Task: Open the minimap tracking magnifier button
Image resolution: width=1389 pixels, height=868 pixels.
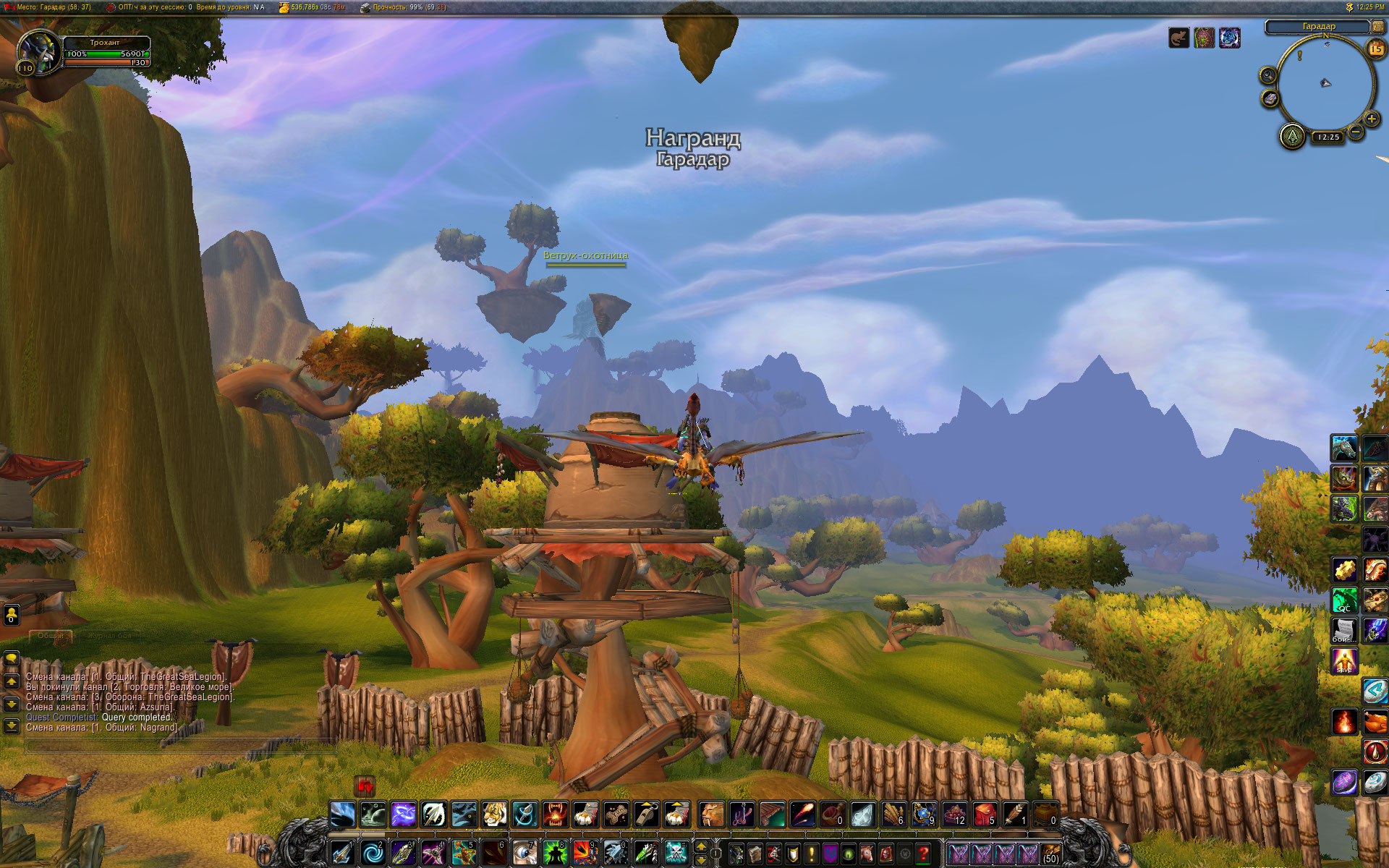Action: [1267, 75]
